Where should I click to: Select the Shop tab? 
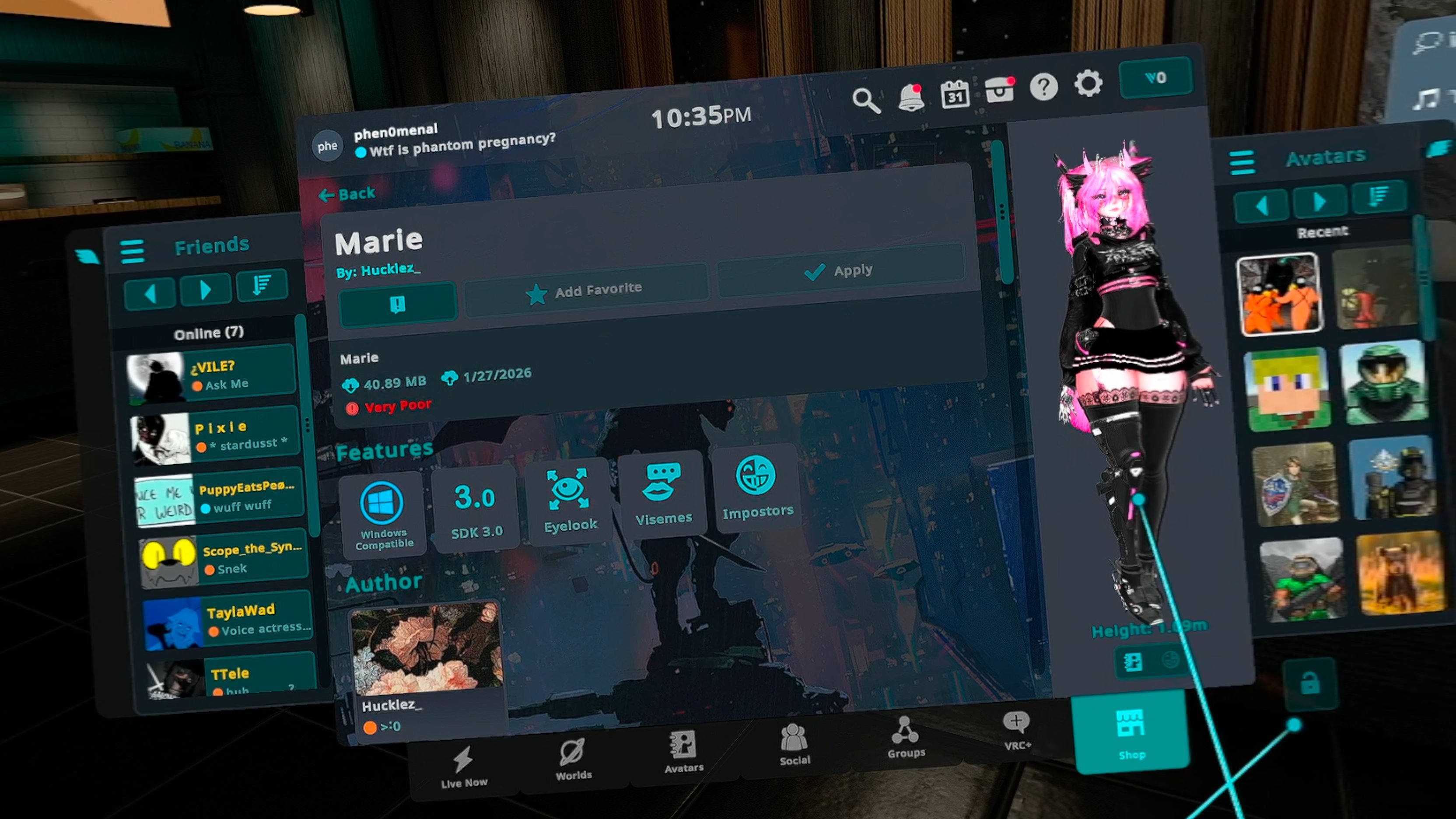point(1131,731)
